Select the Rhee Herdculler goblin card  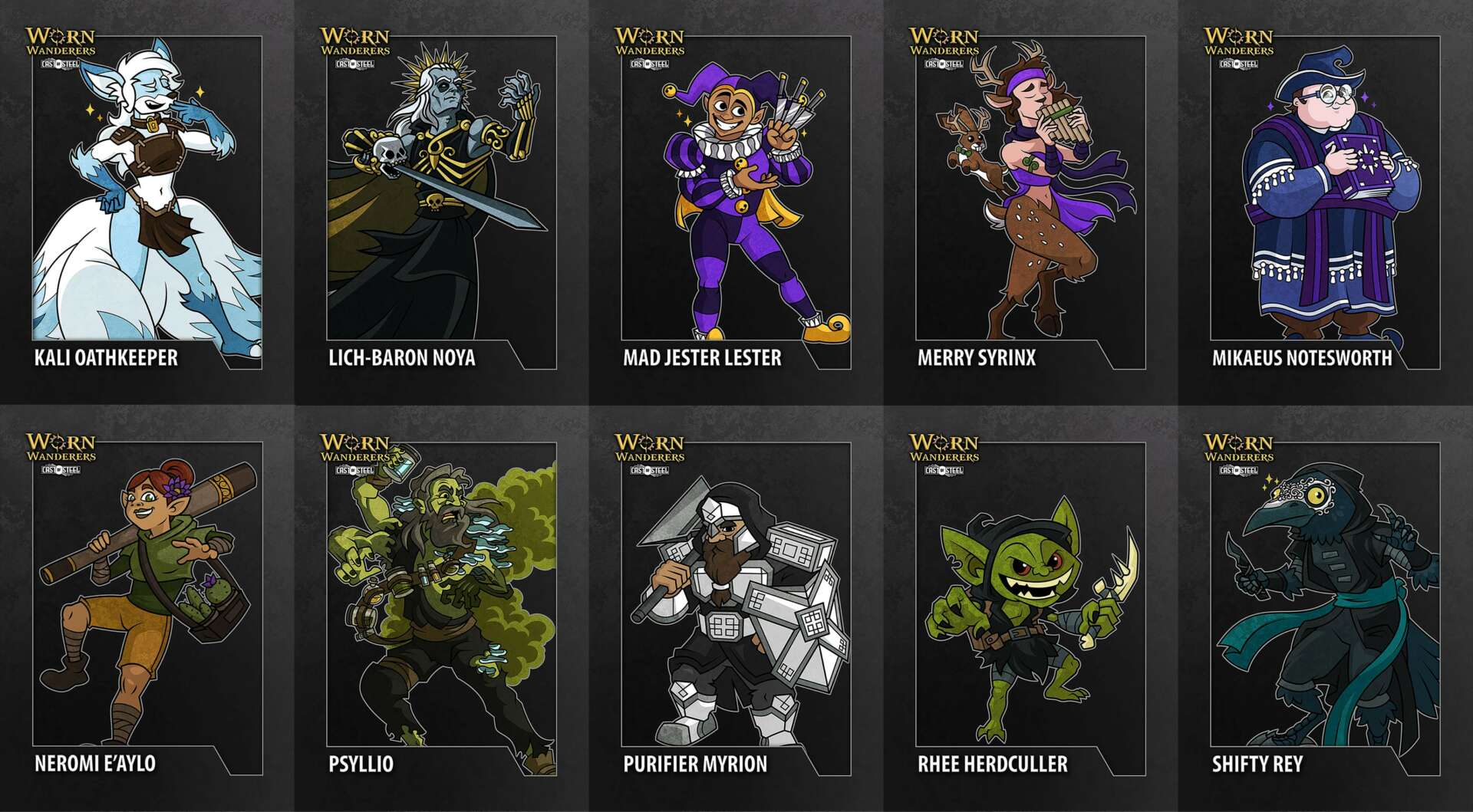pos(1030,607)
